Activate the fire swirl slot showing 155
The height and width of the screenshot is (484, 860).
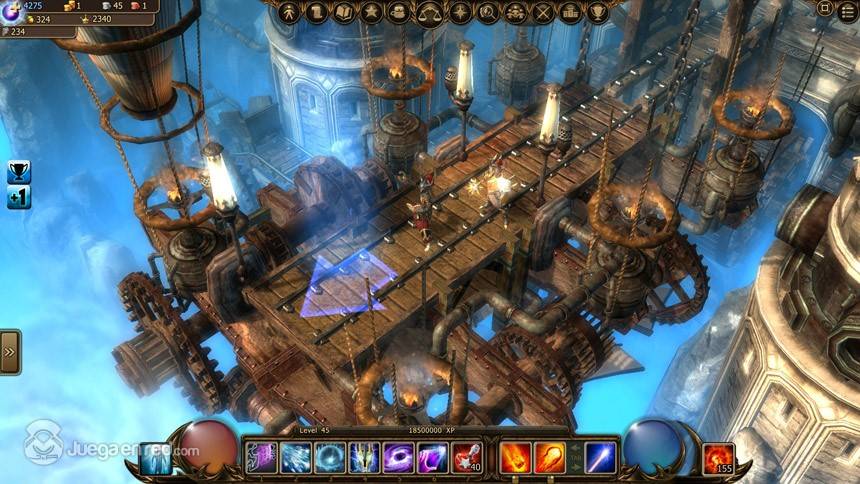click(718, 459)
